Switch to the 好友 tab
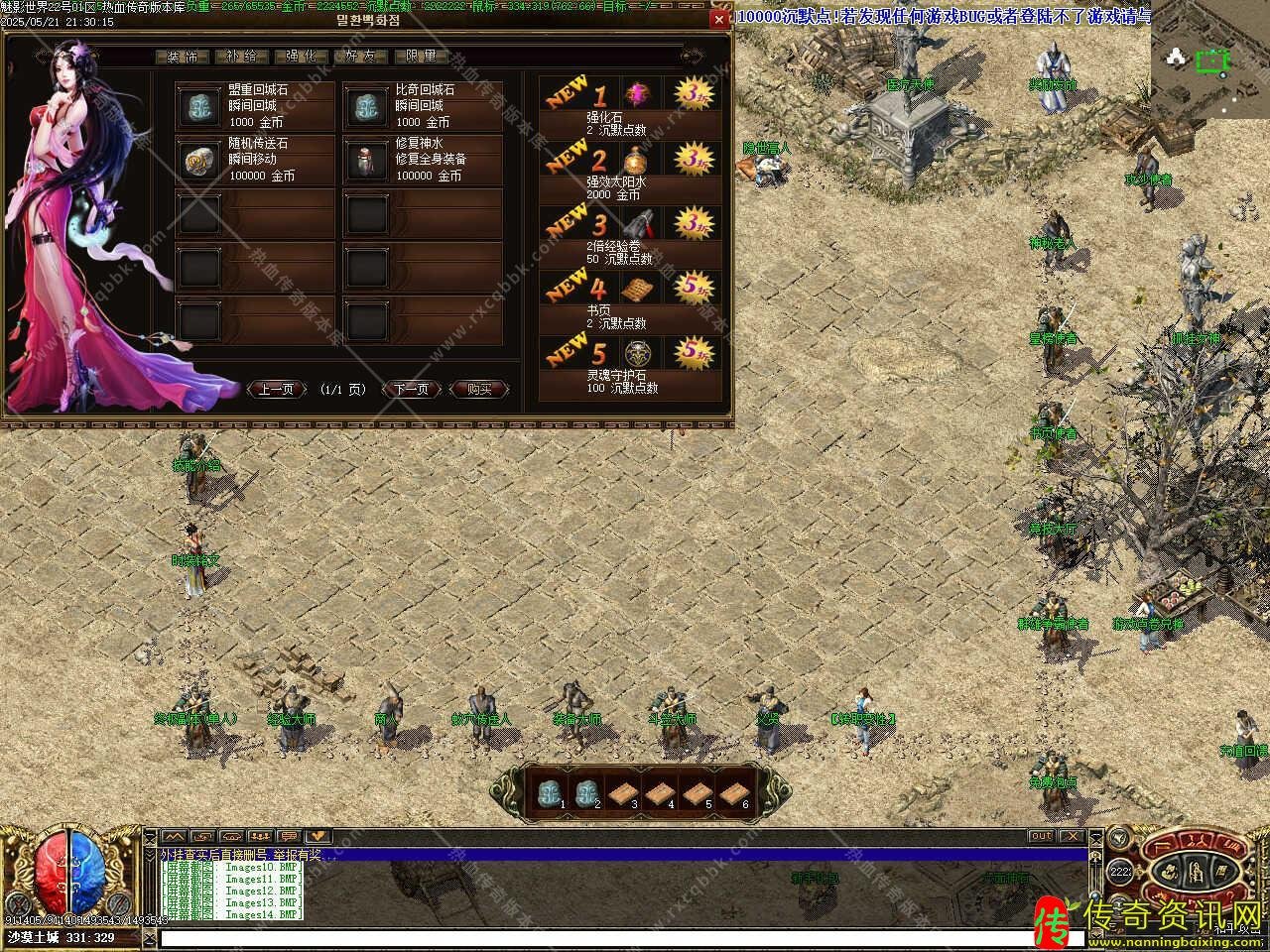Viewport: 1270px width, 952px height. (361, 57)
